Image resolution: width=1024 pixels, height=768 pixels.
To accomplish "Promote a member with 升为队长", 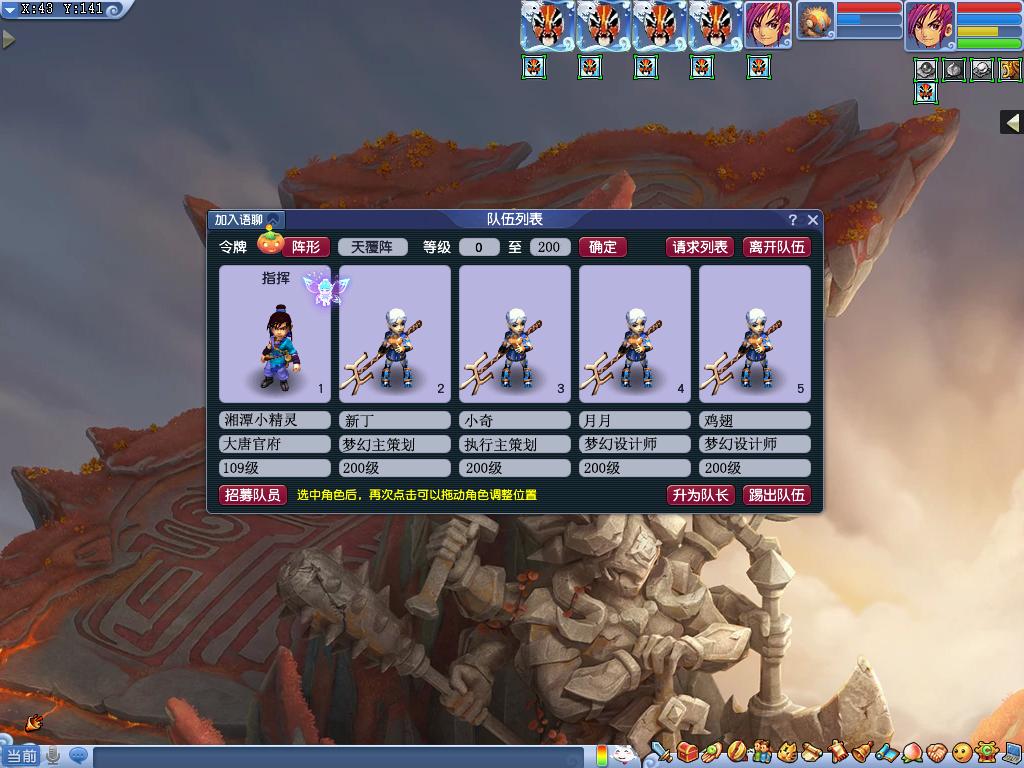I will (700, 495).
